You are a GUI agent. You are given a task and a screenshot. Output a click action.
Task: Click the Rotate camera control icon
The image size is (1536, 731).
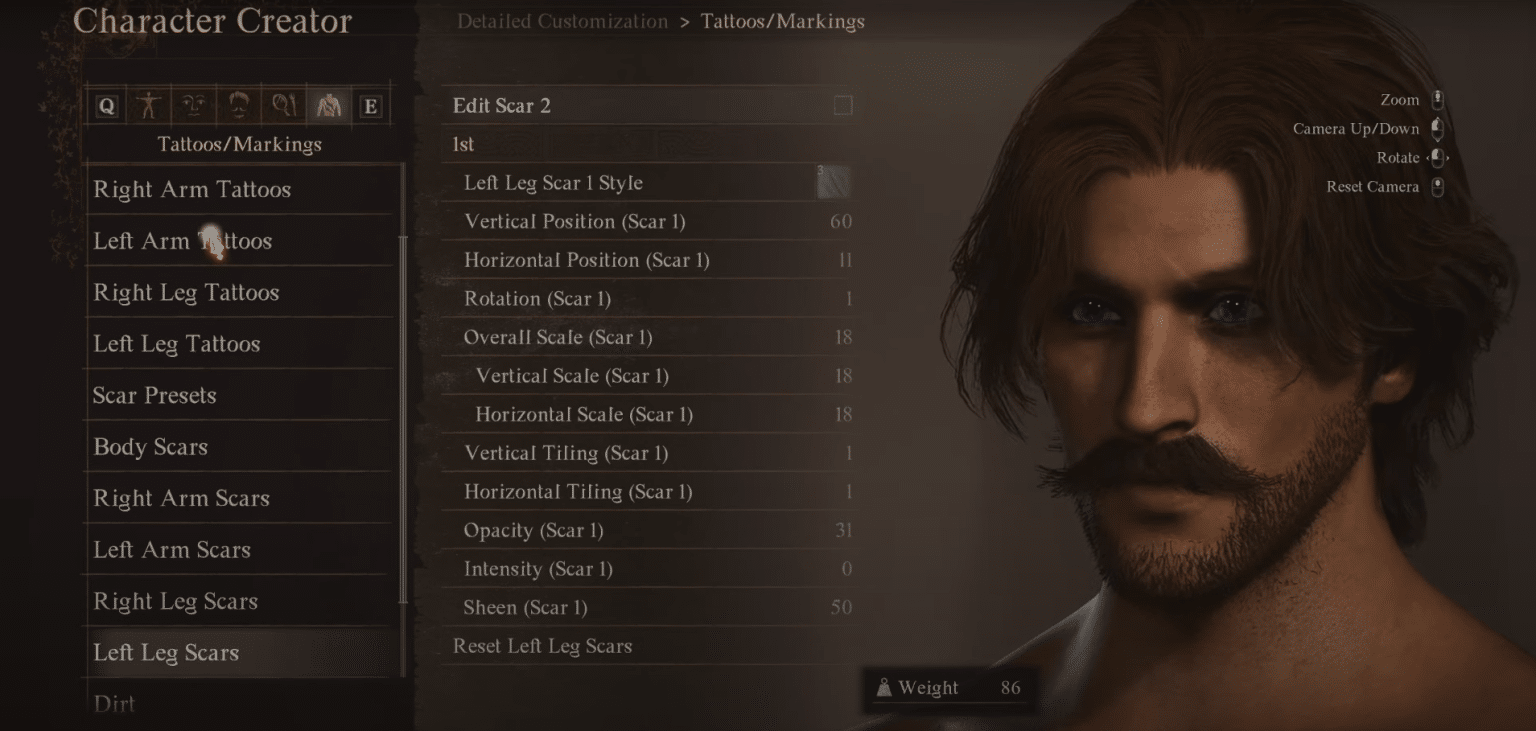[x=1437, y=157]
